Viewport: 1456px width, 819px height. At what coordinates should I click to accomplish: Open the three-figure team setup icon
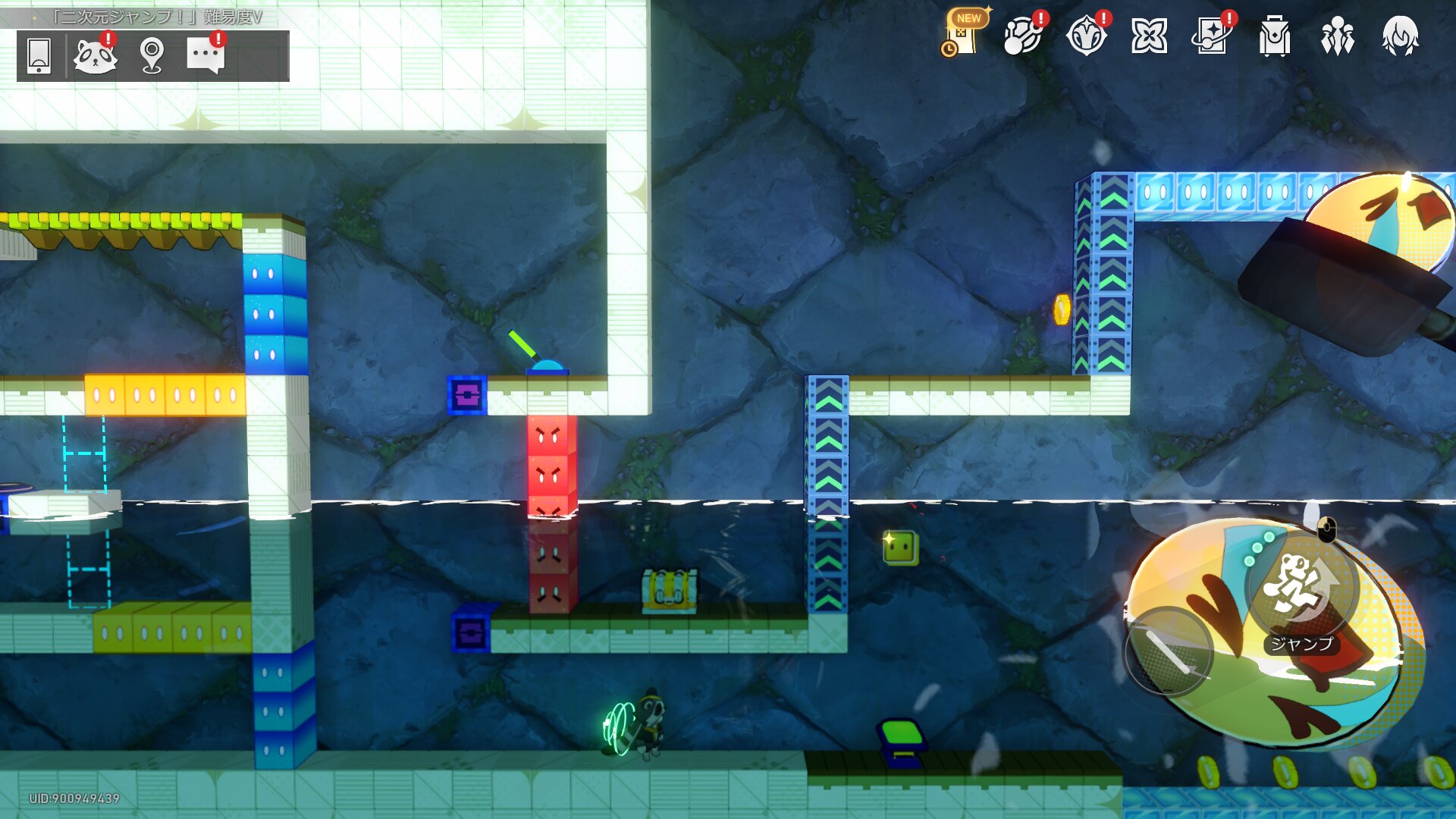click(1337, 36)
